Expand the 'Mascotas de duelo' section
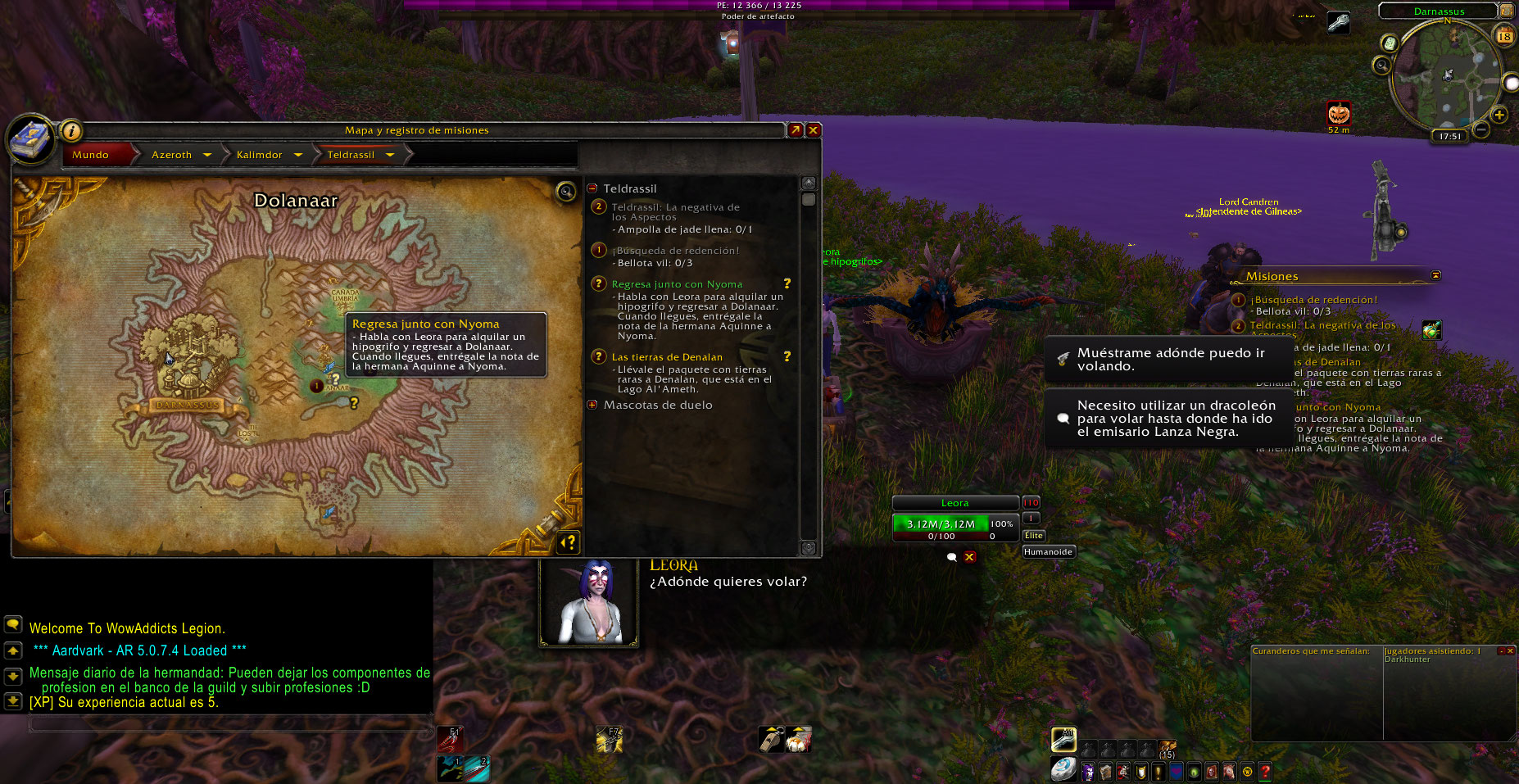Image resolution: width=1519 pixels, height=784 pixels. pos(592,405)
